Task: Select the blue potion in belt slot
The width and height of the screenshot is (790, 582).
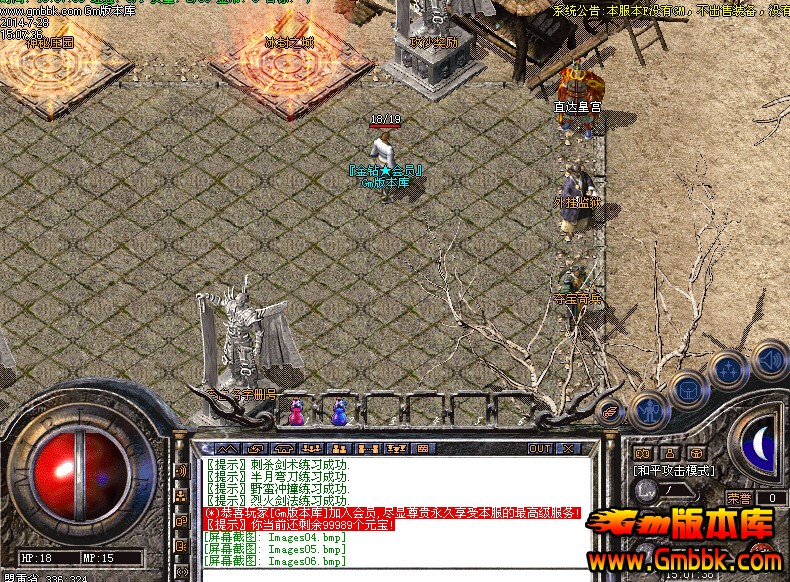Action: click(339, 411)
